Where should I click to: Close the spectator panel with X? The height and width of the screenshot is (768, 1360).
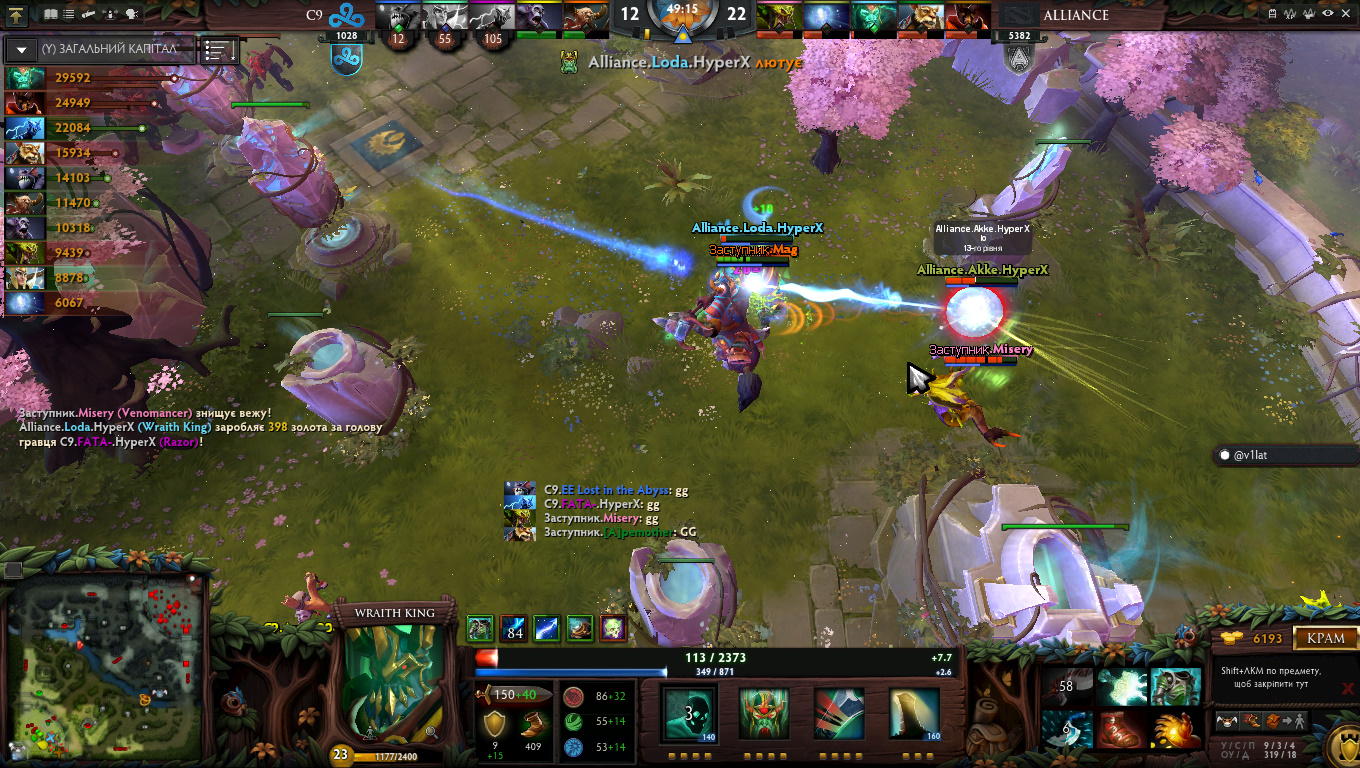[1344, 14]
